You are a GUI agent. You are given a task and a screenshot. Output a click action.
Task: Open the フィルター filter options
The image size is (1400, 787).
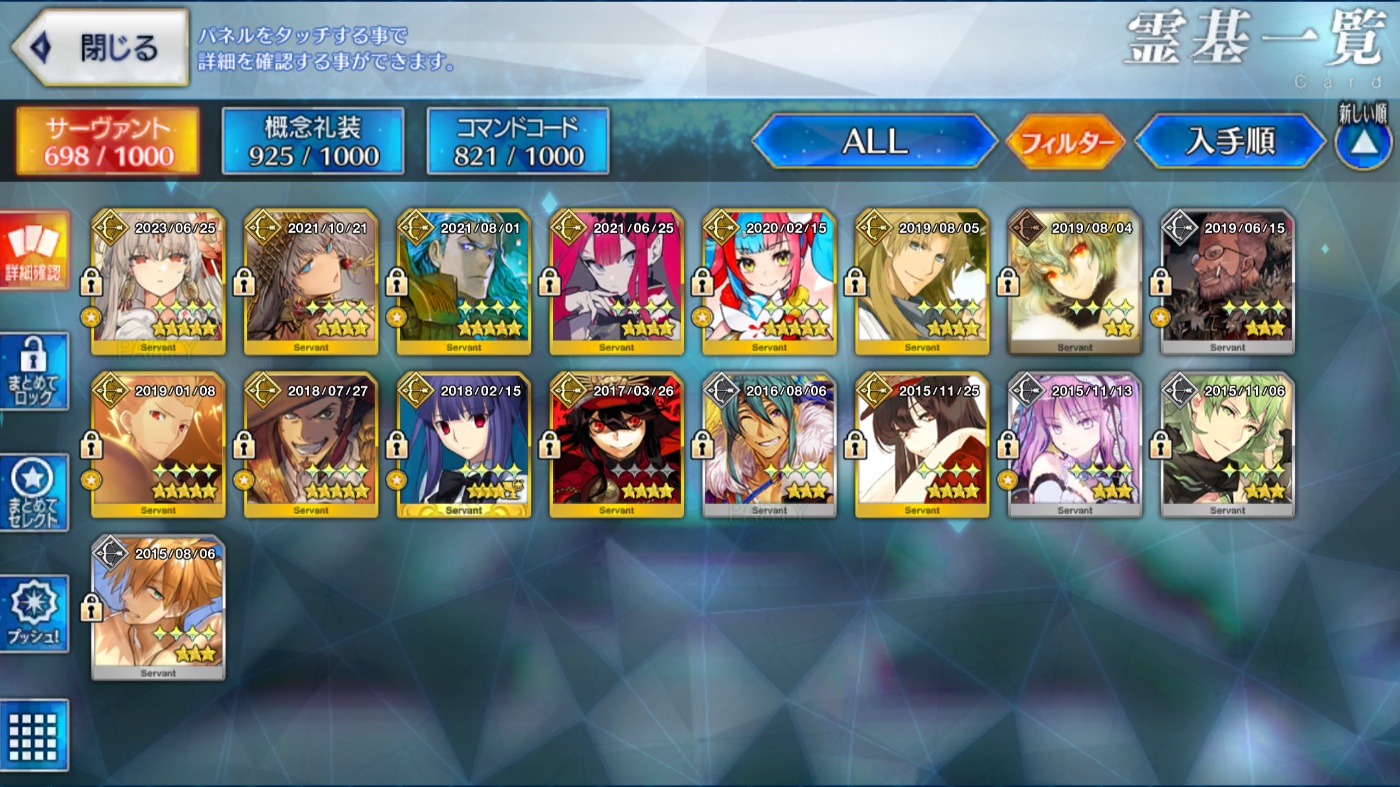[1066, 142]
